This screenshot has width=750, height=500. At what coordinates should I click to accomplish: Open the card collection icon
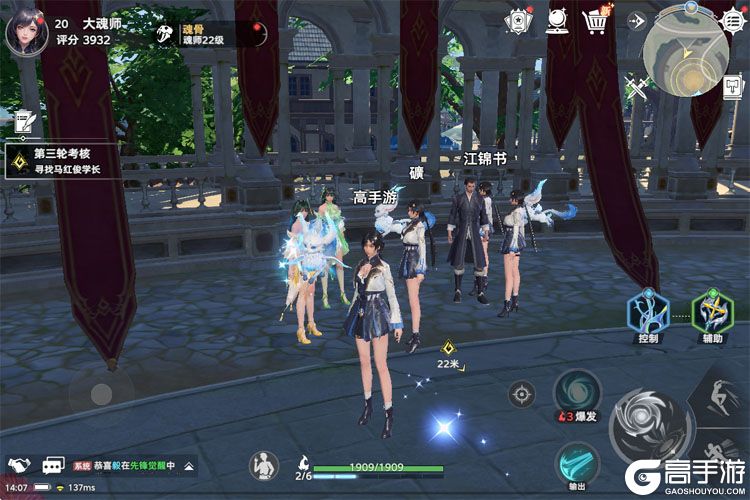(x=517, y=20)
